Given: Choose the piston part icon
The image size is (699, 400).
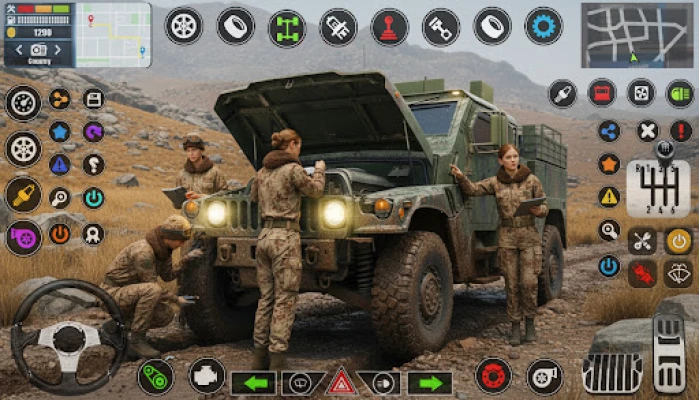Looking at the screenshot, I should (440, 27).
